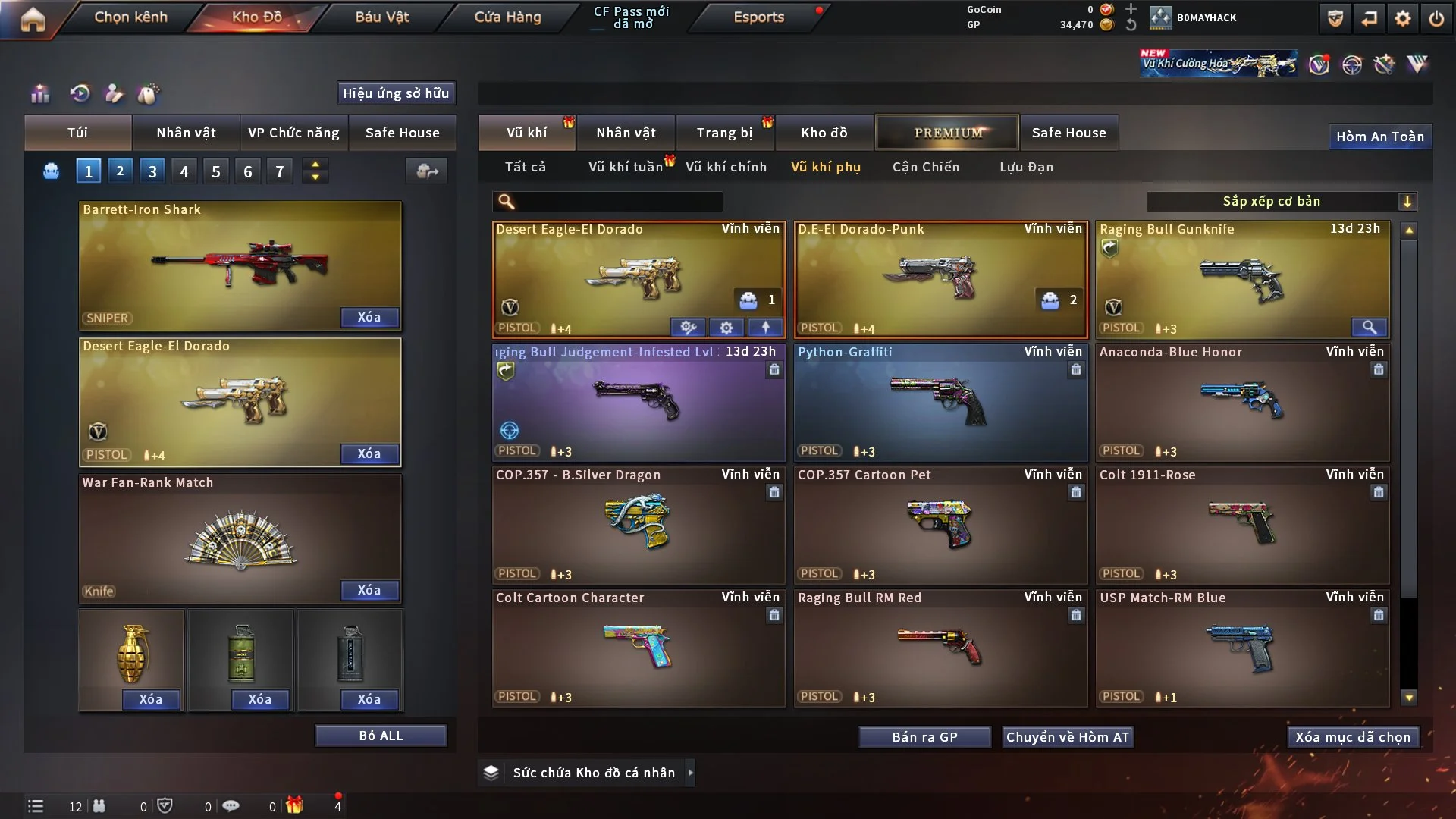Open the Cửa Hàng shop menu

(x=507, y=17)
